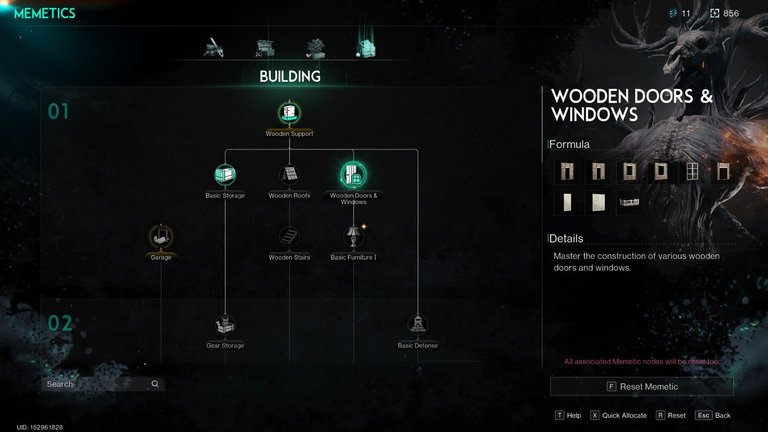Choose the Basic Furniture I node
The image size is (768, 432).
tap(353, 237)
